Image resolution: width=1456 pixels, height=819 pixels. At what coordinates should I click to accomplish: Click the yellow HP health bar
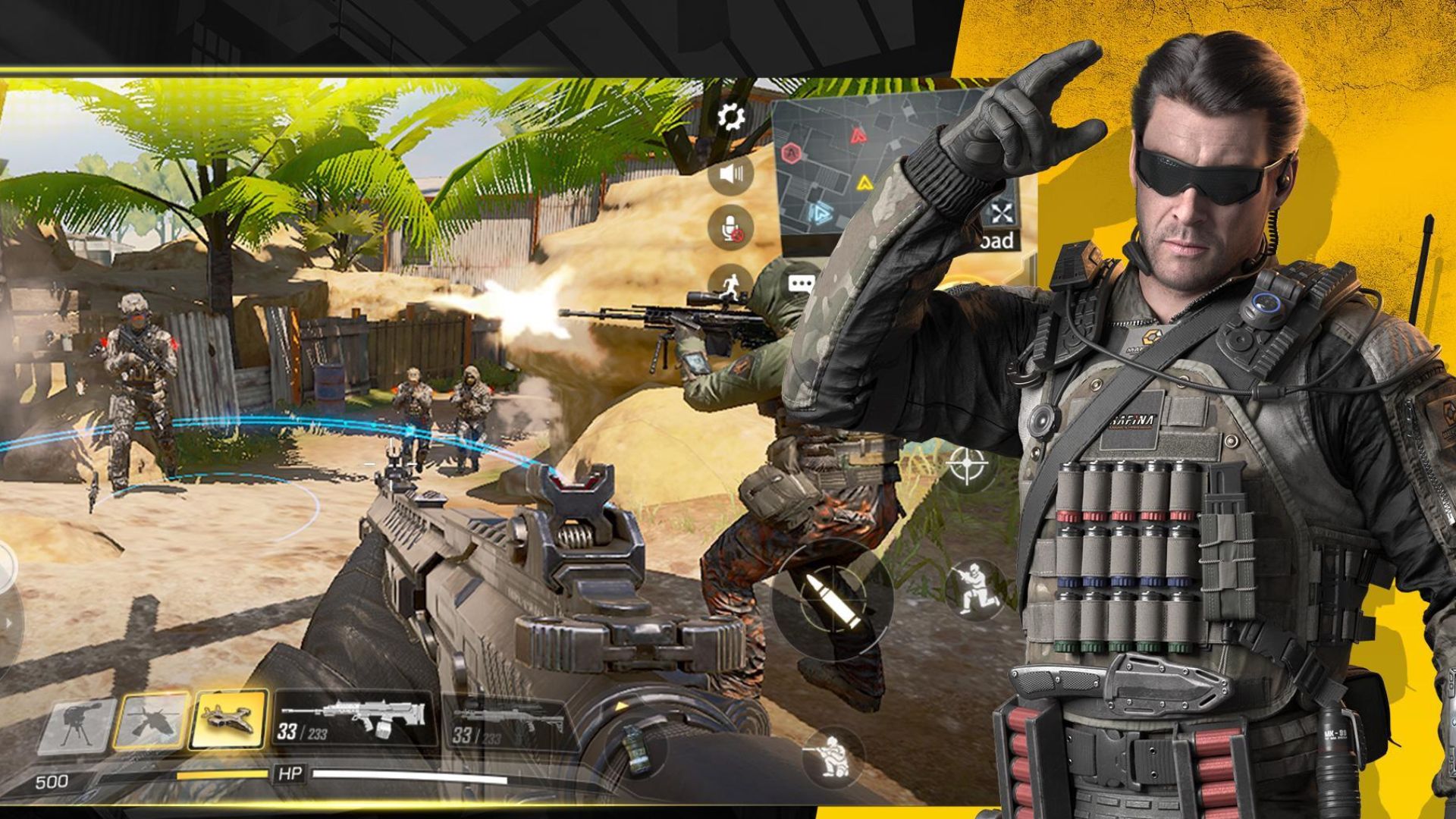(221, 773)
